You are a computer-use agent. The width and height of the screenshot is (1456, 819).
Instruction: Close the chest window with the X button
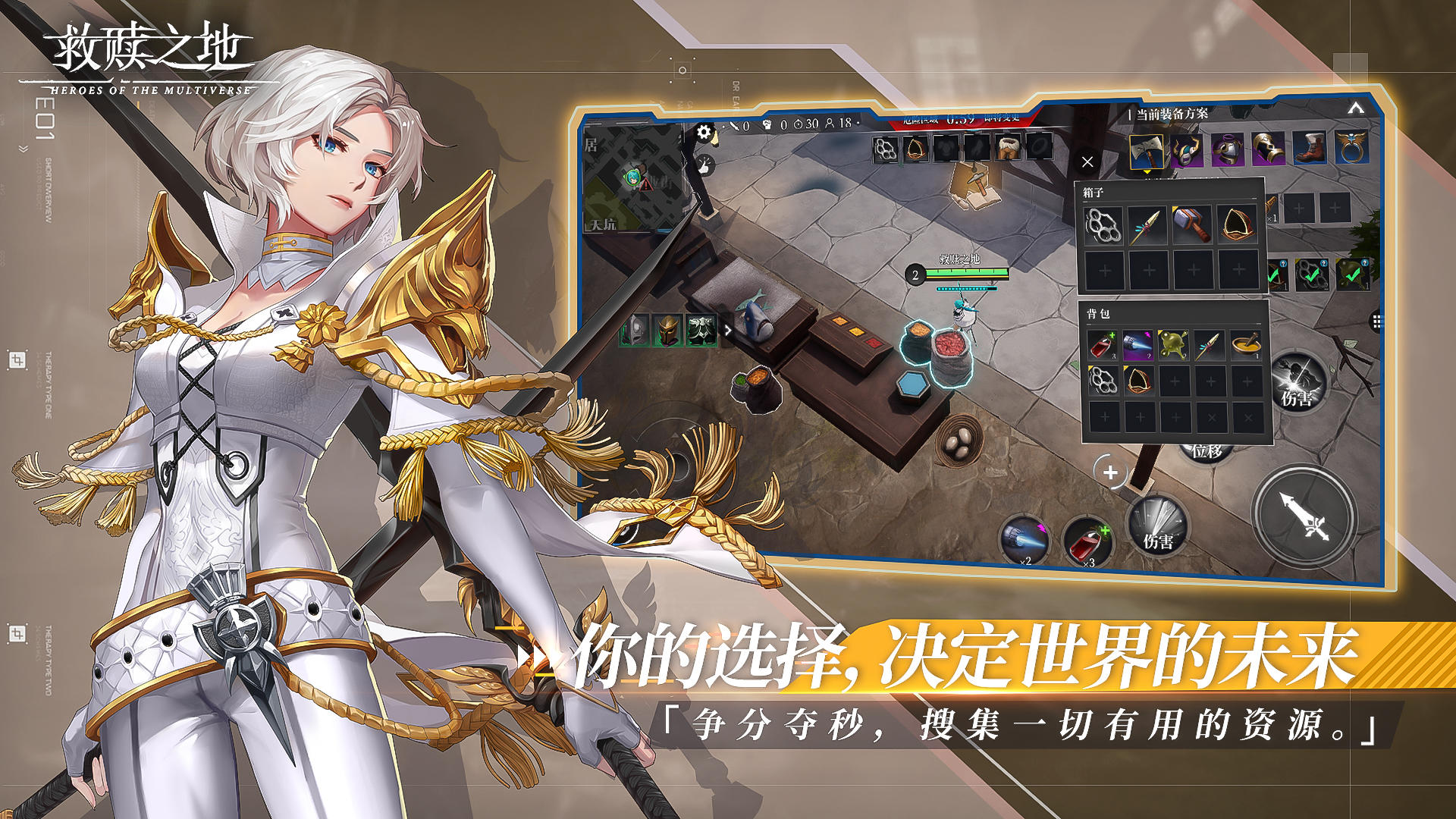[1087, 161]
